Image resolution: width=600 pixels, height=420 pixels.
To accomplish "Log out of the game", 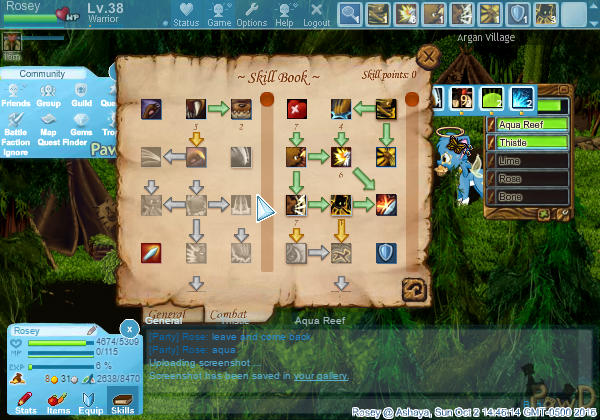I will [x=316, y=14].
